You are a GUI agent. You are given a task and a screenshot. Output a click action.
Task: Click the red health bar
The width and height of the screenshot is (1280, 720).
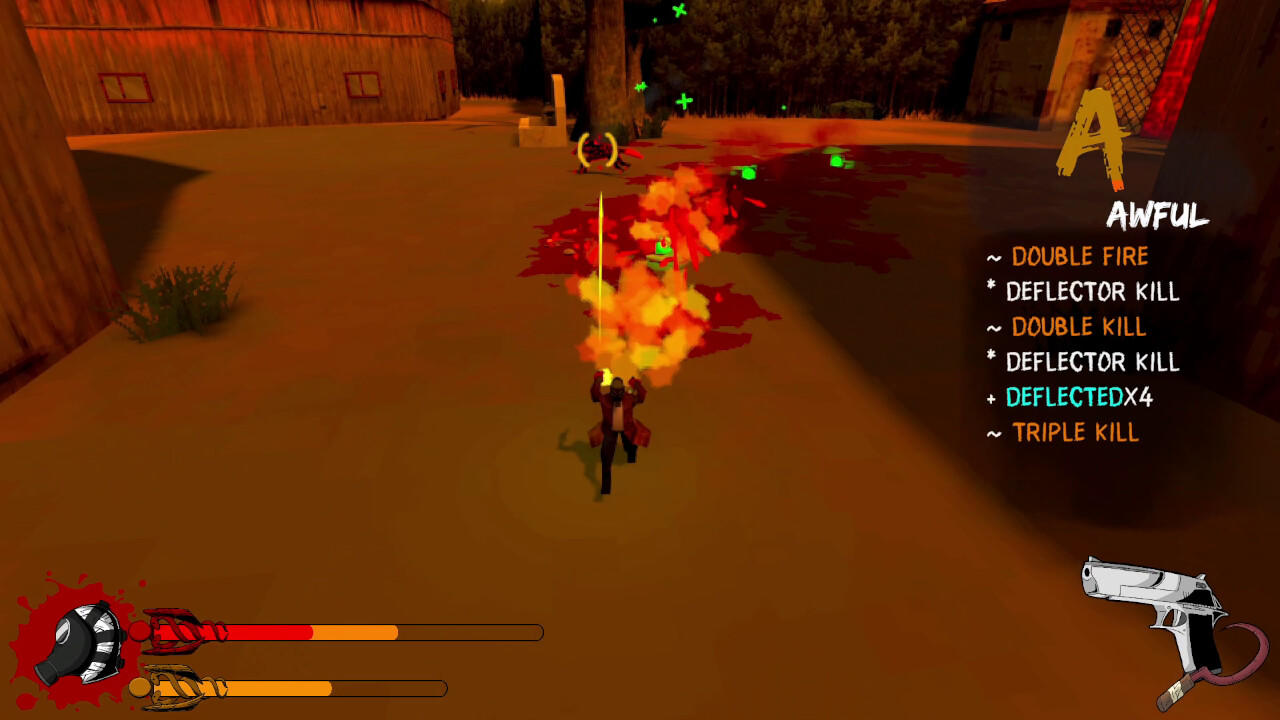click(x=270, y=633)
